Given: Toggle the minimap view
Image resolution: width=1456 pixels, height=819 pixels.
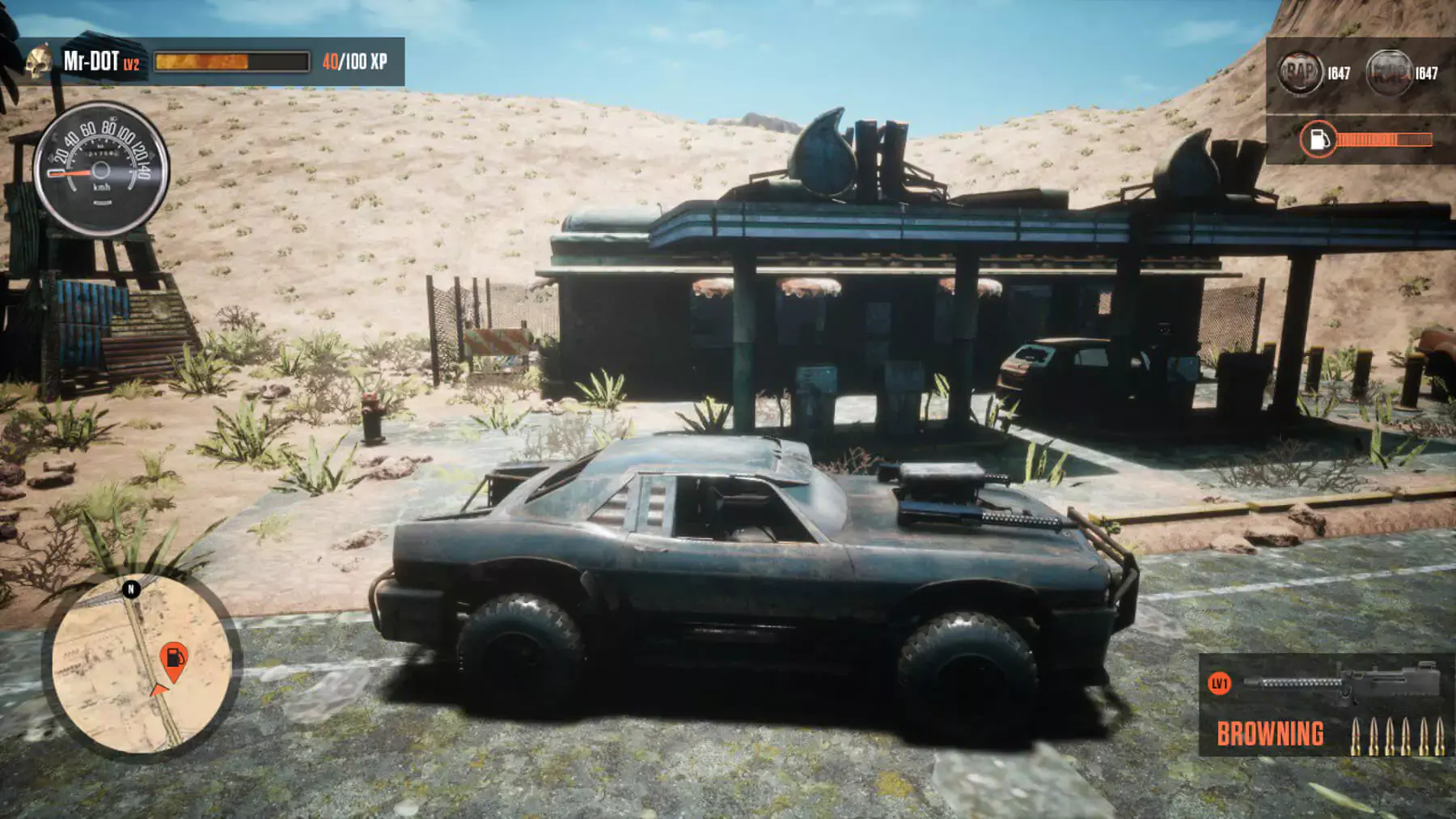Looking at the screenshot, I should 146,664.
